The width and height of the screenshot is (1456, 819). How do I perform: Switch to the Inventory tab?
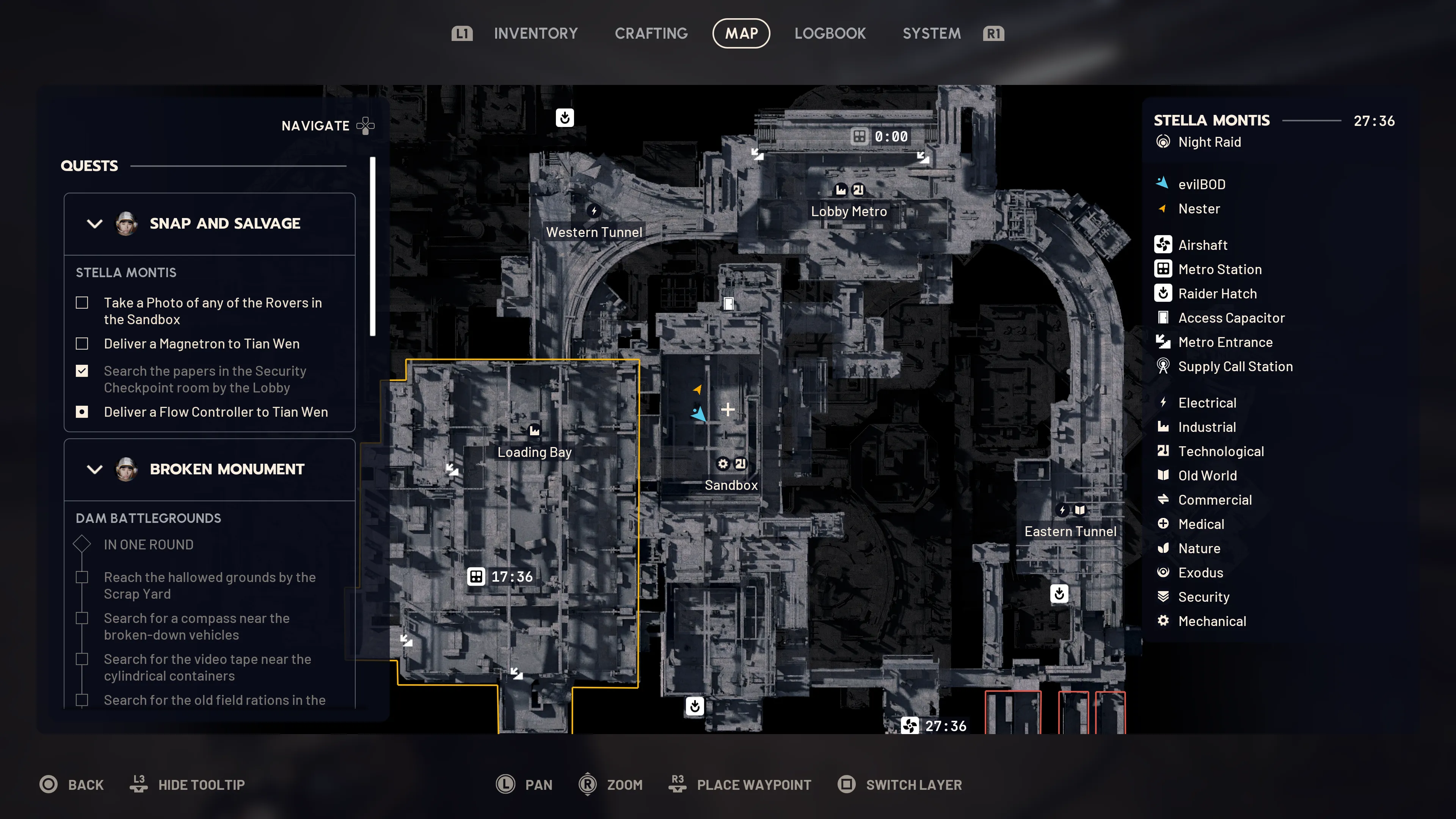536,33
